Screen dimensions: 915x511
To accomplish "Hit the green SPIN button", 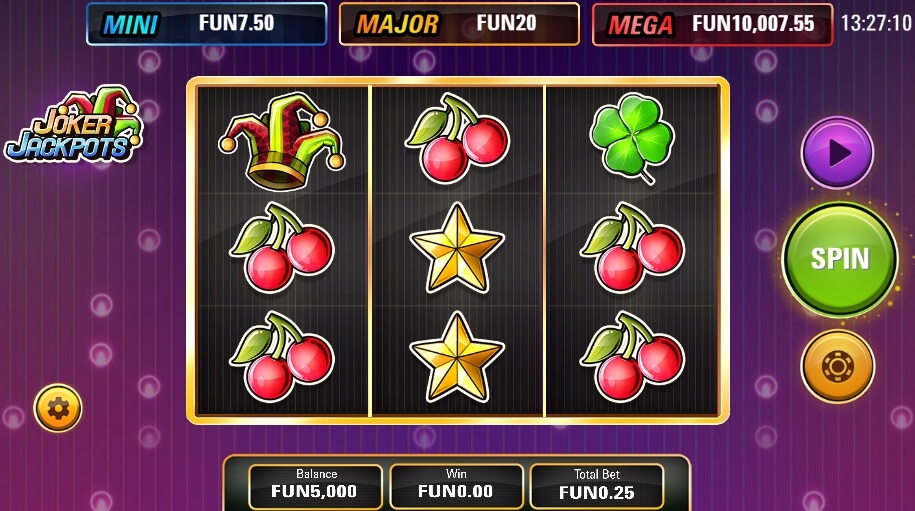I will [839, 259].
